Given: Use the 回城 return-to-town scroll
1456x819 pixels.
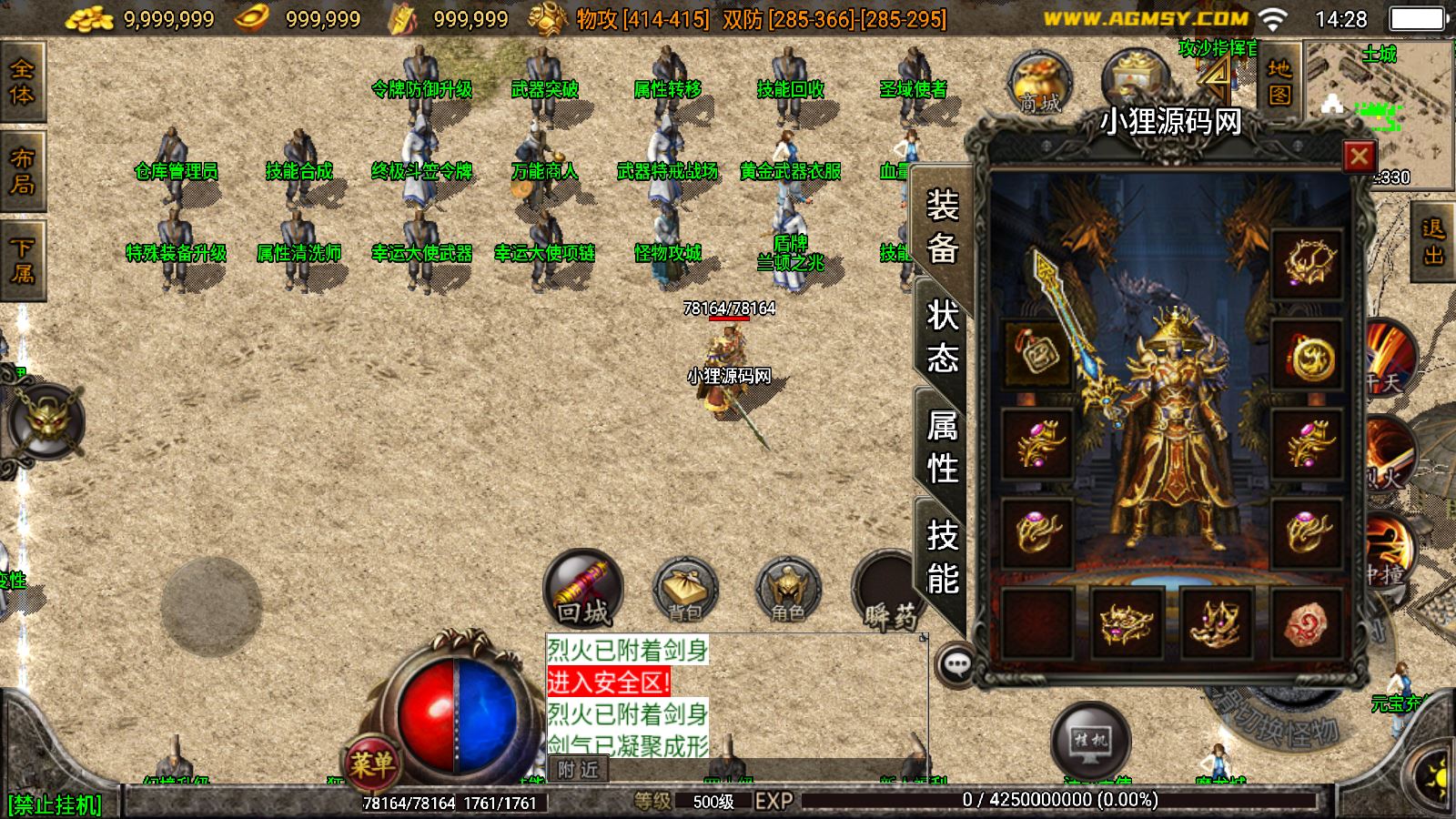Looking at the screenshot, I should pos(583,589).
